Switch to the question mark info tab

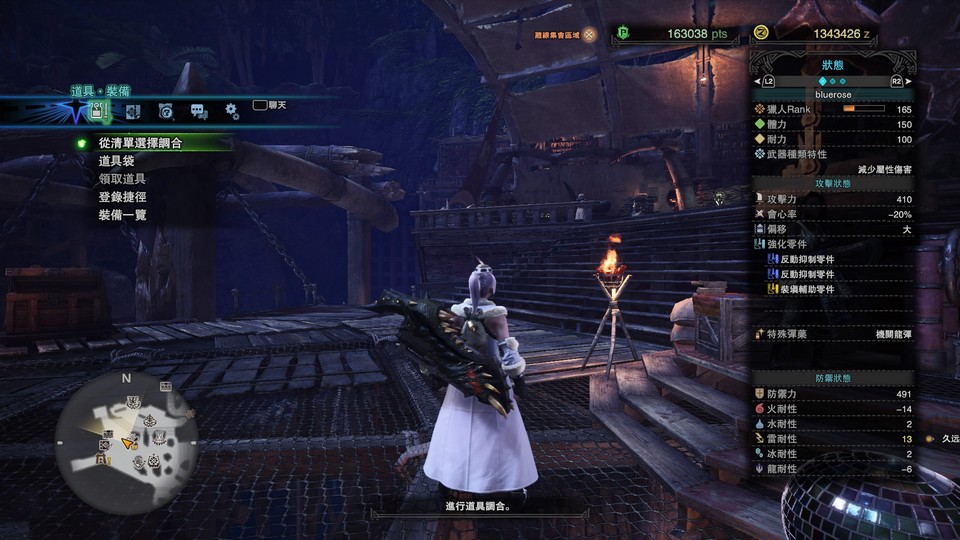click(x=166, y=111)
